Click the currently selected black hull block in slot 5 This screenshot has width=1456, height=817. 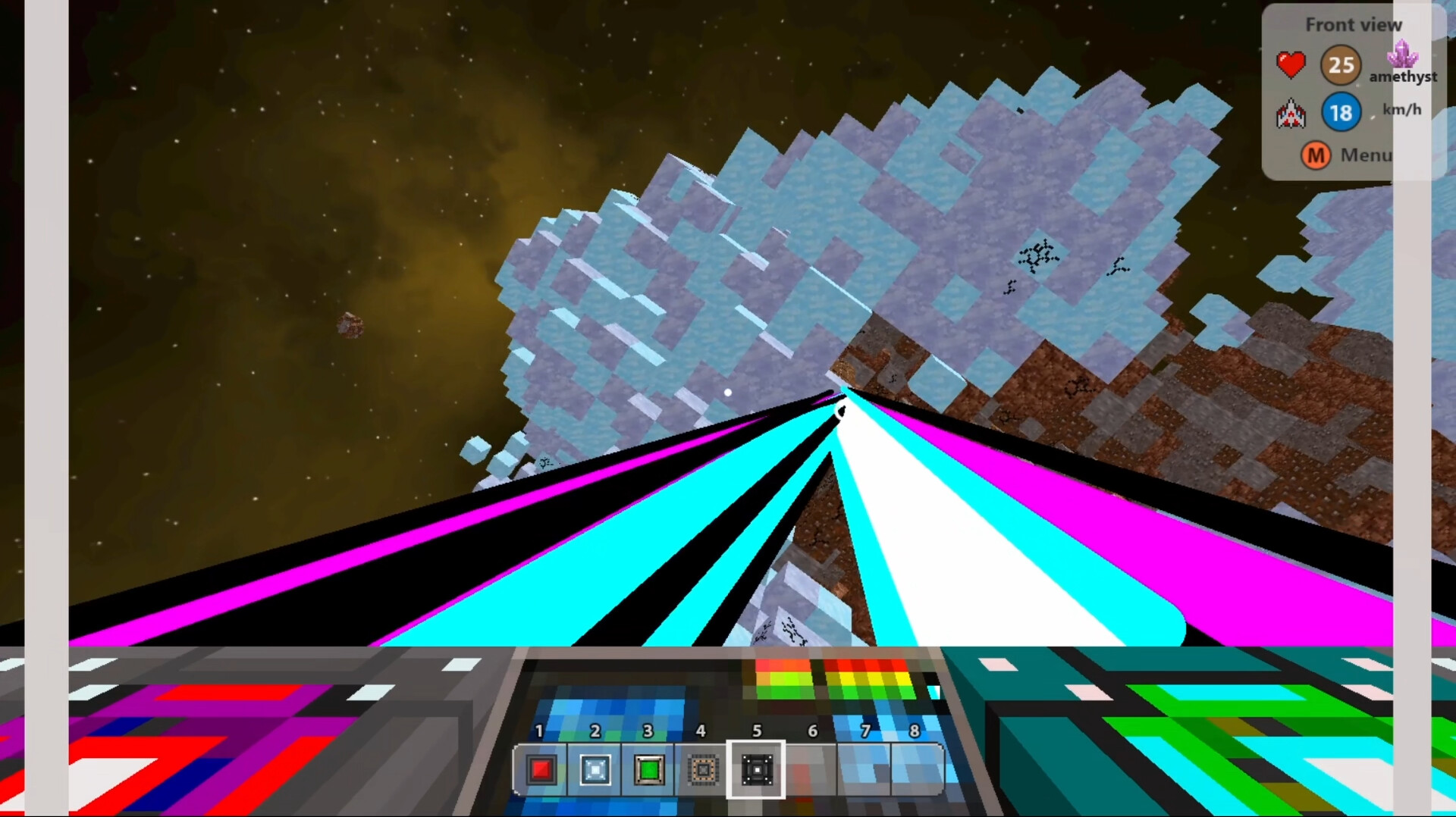(756, 770)
